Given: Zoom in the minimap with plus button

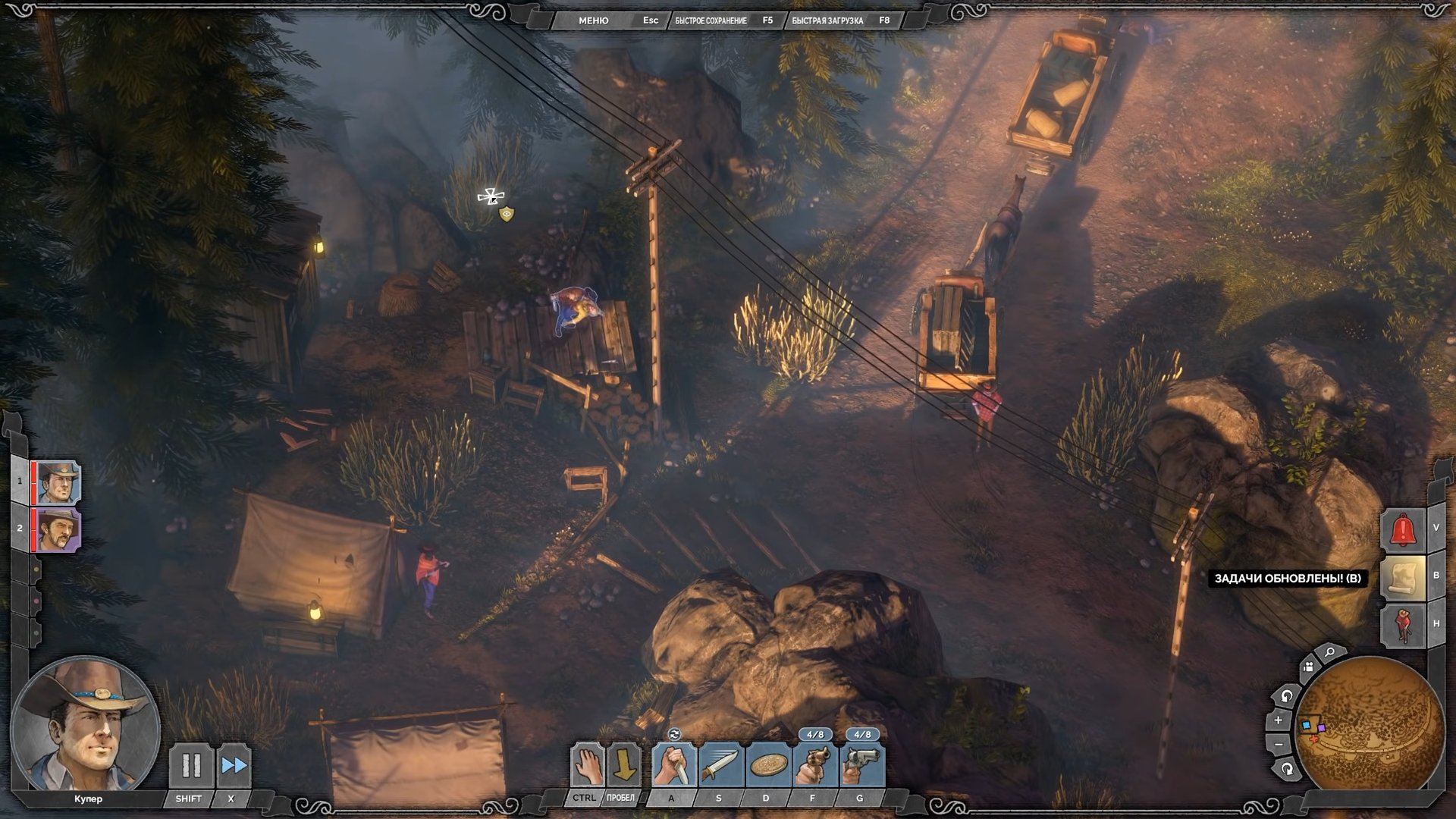Looking at the screenshot, I should 1279,720.
